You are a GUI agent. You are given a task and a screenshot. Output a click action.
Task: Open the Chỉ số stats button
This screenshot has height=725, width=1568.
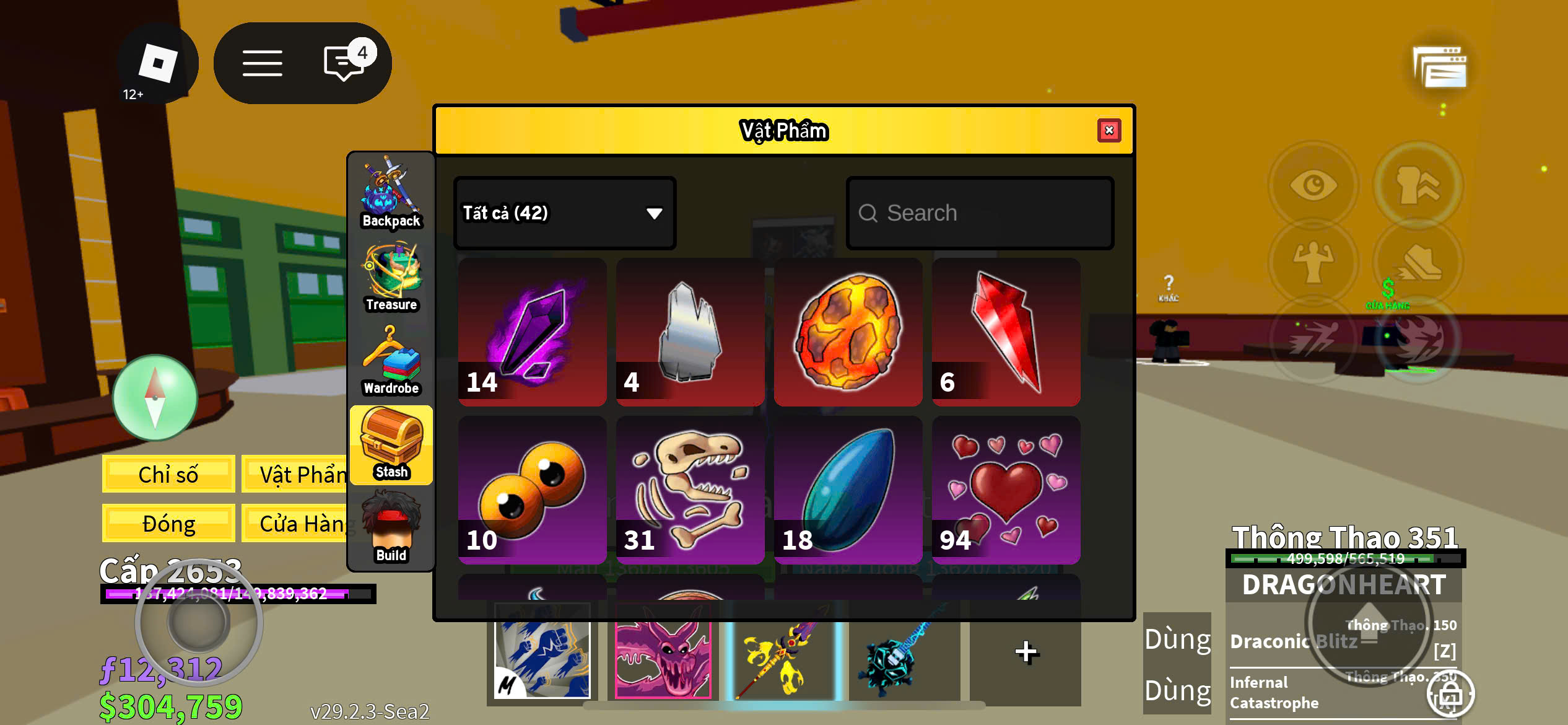click(x=168, y=474)
